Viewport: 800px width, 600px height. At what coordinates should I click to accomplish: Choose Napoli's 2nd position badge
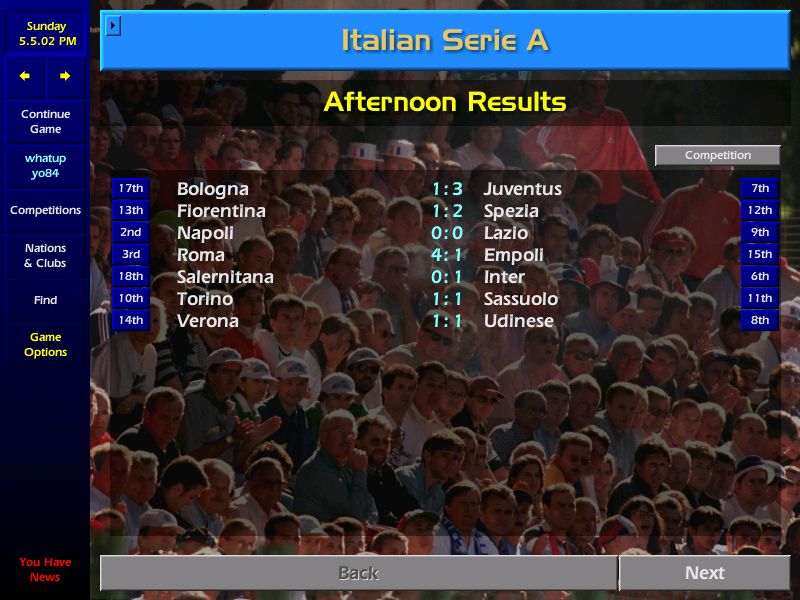tap(131, 233)
